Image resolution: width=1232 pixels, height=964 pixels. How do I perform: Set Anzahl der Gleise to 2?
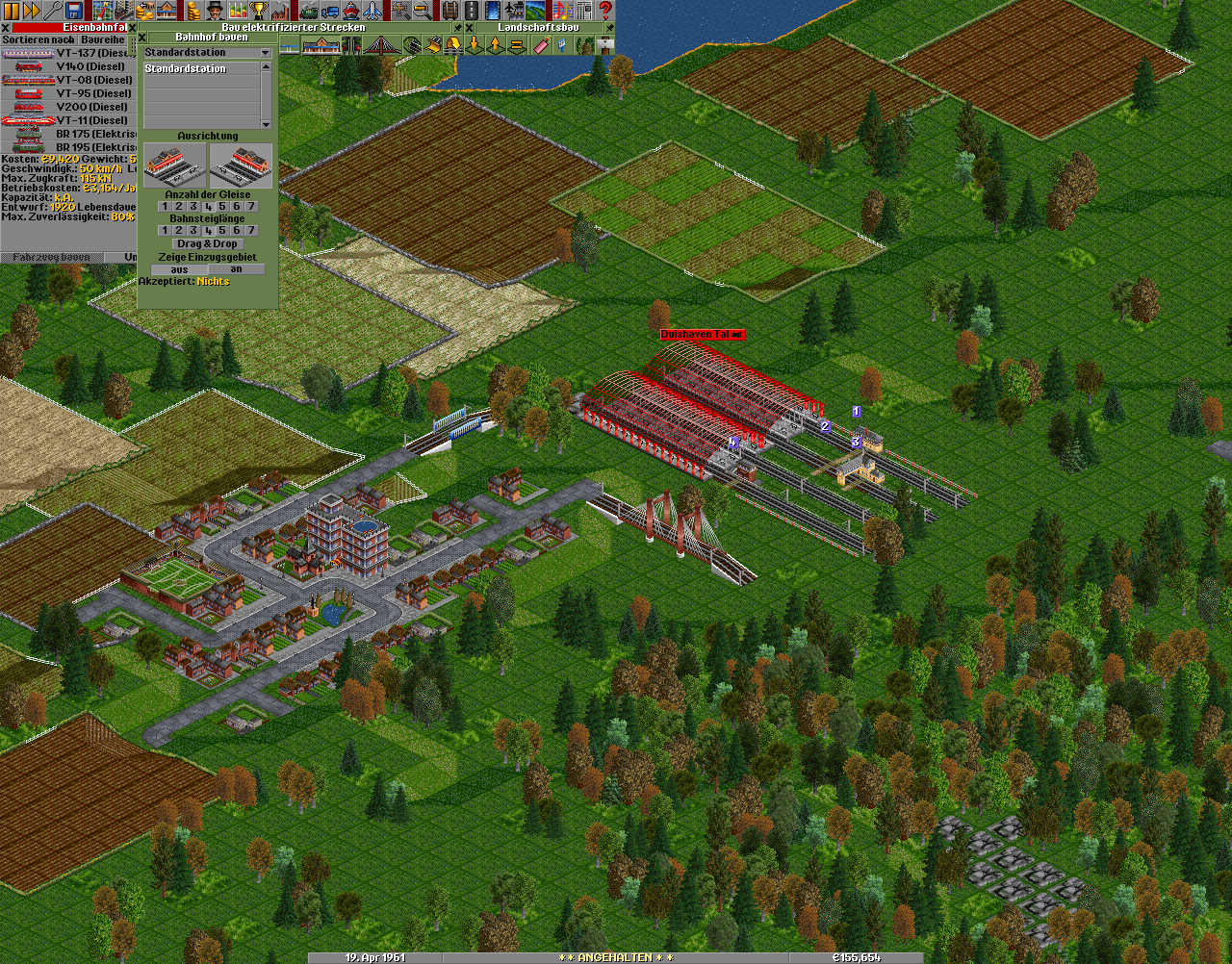(179, 207)
